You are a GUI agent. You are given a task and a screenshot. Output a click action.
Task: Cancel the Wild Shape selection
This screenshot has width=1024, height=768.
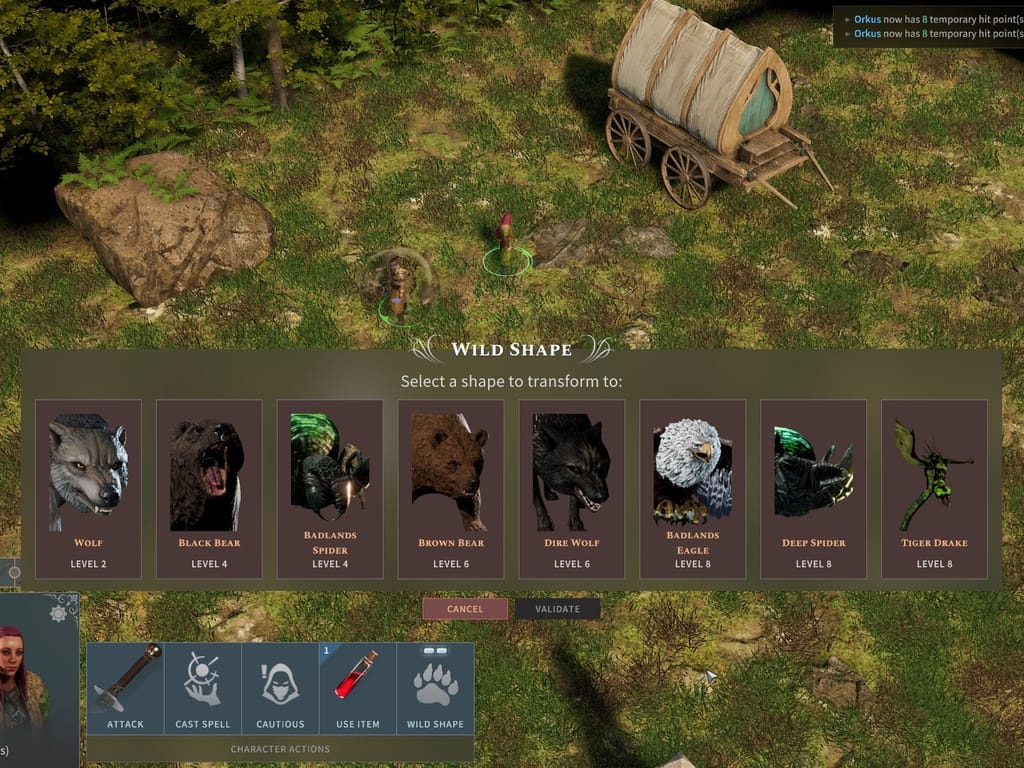tap(465, 609)
